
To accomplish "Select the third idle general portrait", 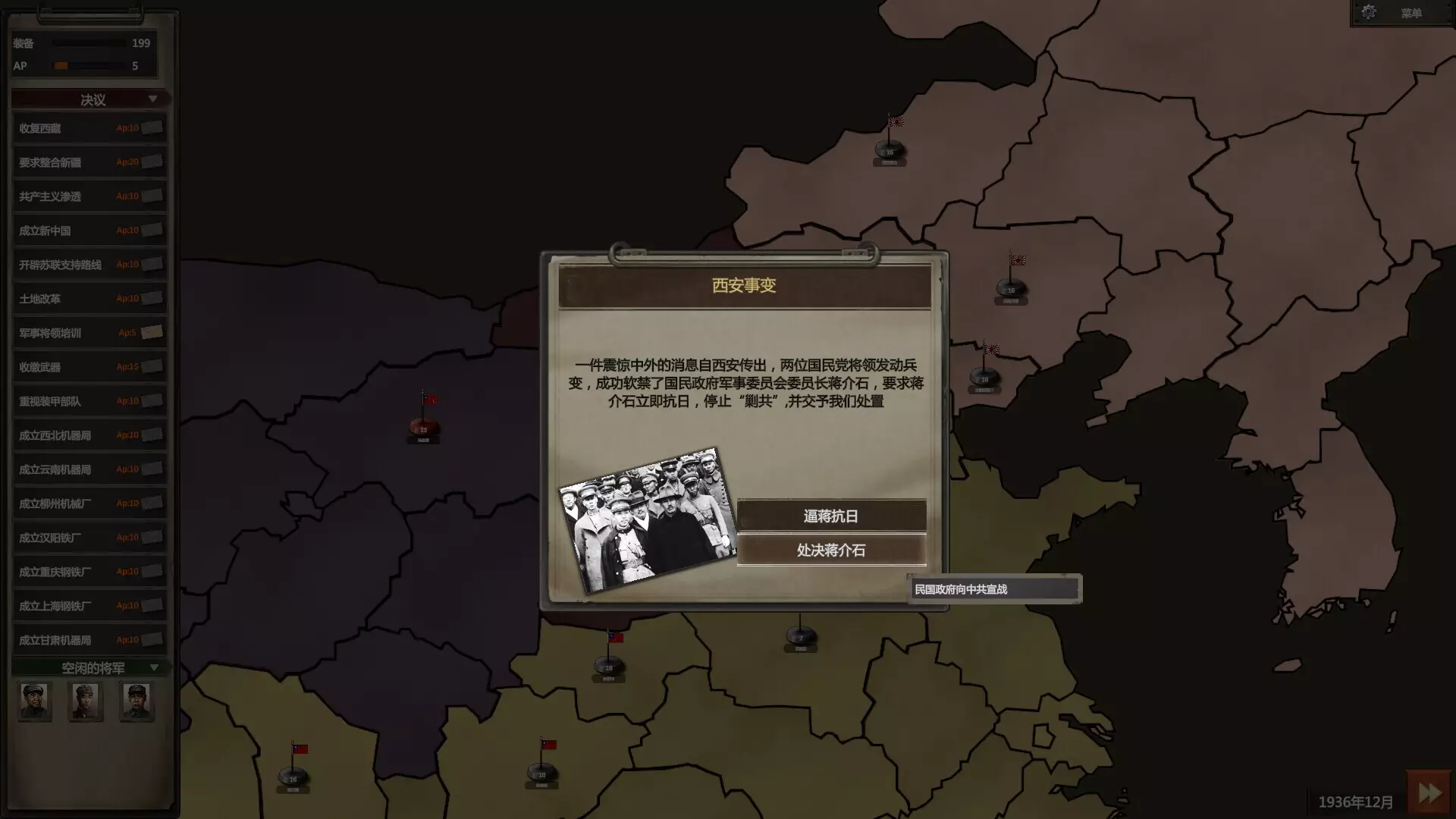I will click(136, 701).
